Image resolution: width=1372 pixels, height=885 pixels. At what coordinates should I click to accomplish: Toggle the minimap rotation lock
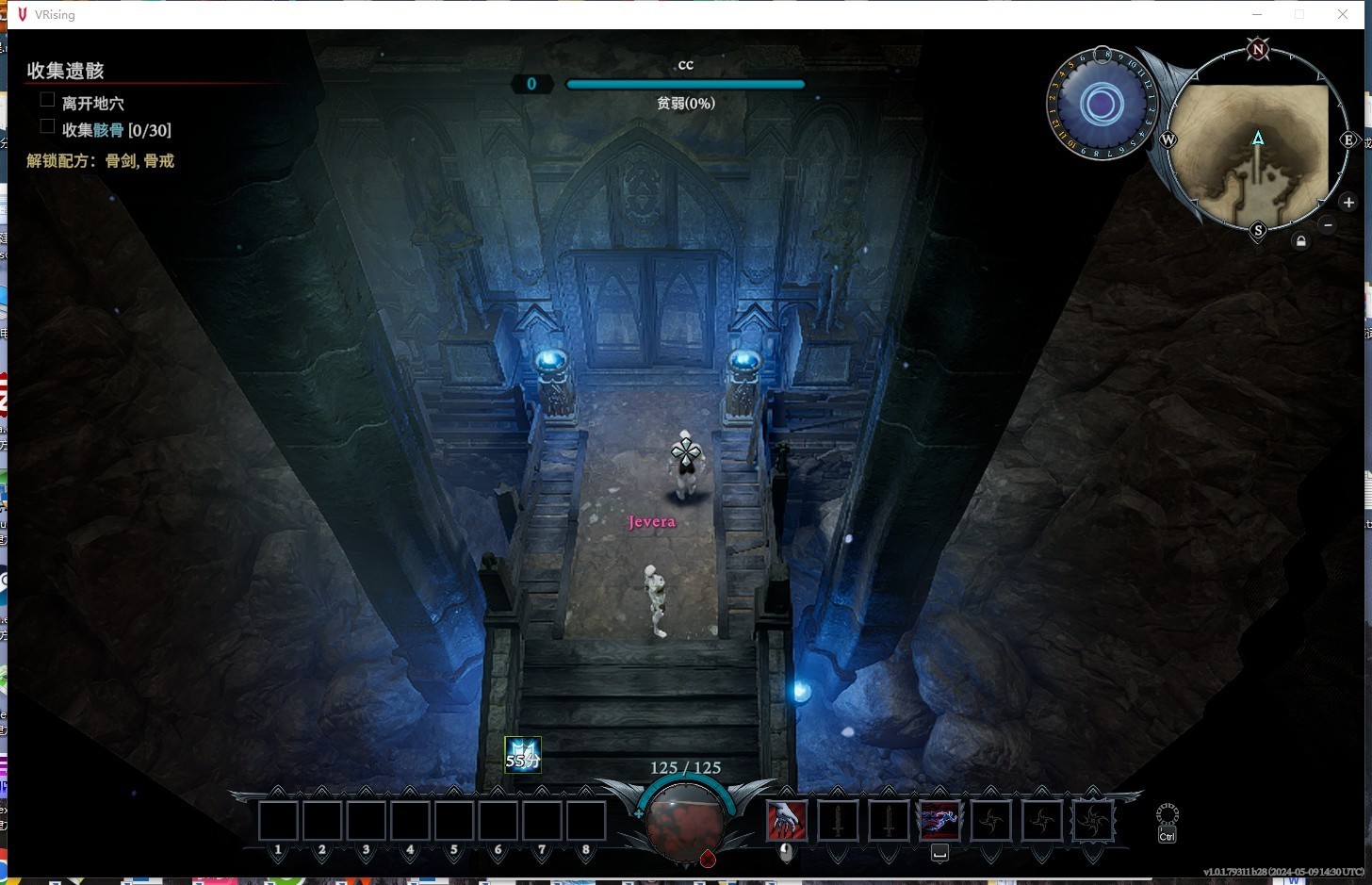point(1300,241)
